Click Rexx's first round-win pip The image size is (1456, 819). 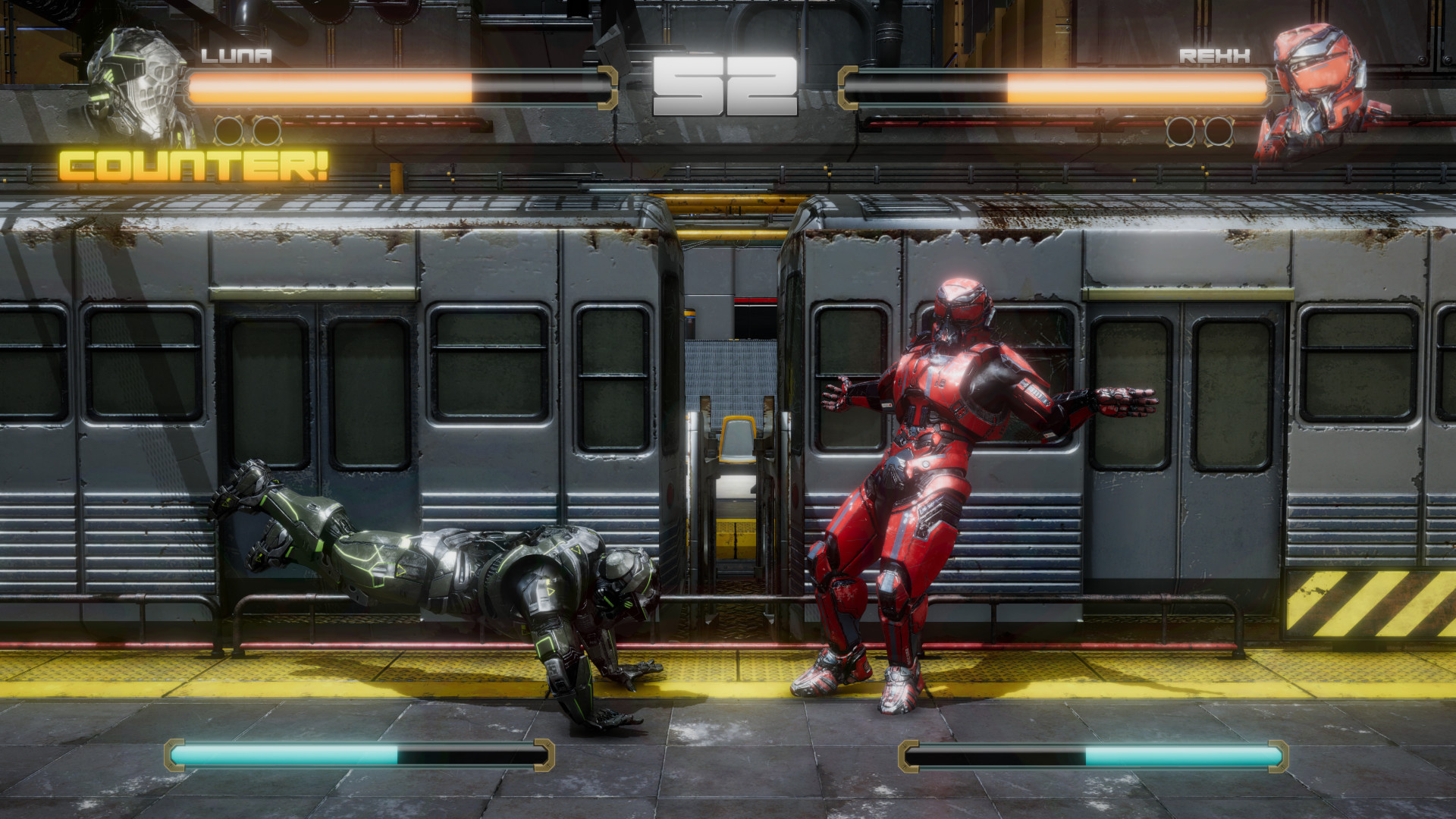pos(1181,130)
